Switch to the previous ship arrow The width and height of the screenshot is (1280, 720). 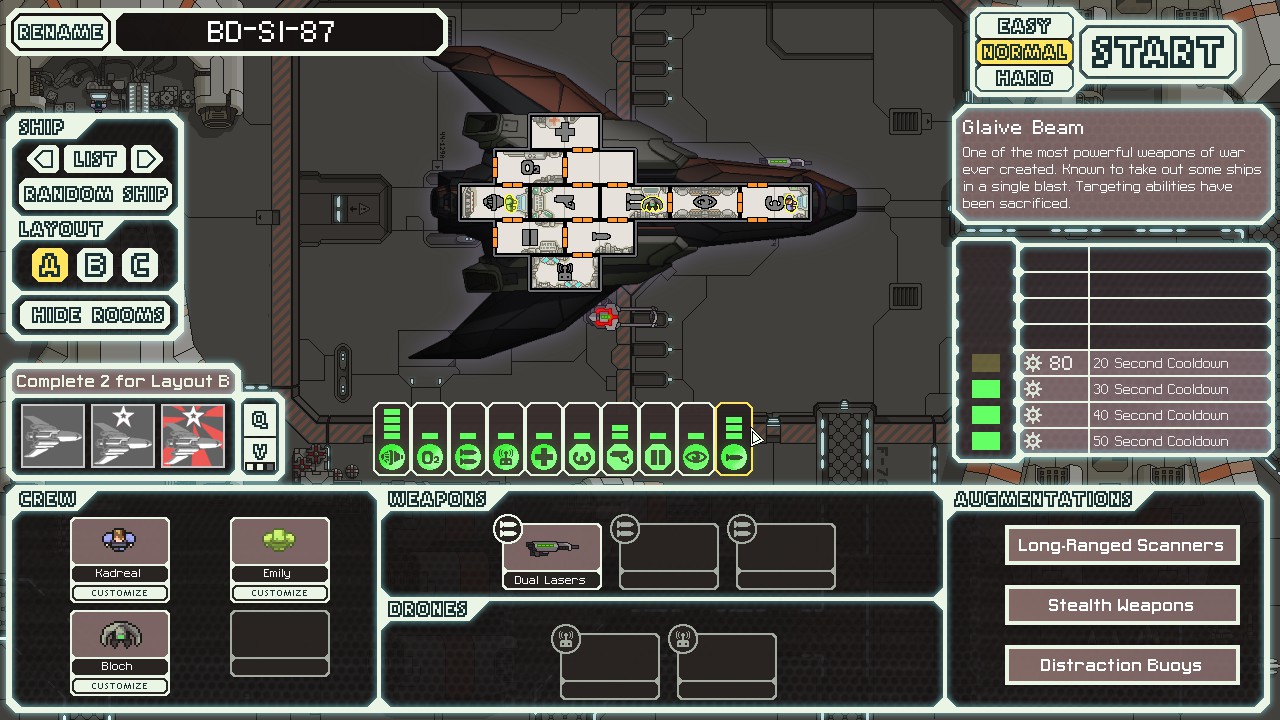[42, 159]
